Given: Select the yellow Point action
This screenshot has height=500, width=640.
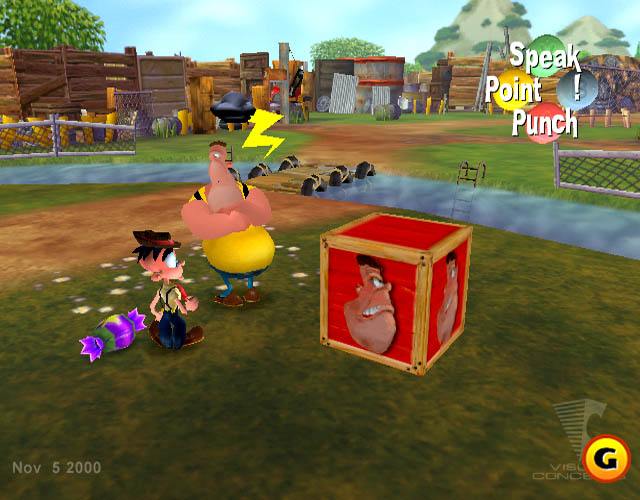Looking at the screenshot, I should click(x=514, y=91).
